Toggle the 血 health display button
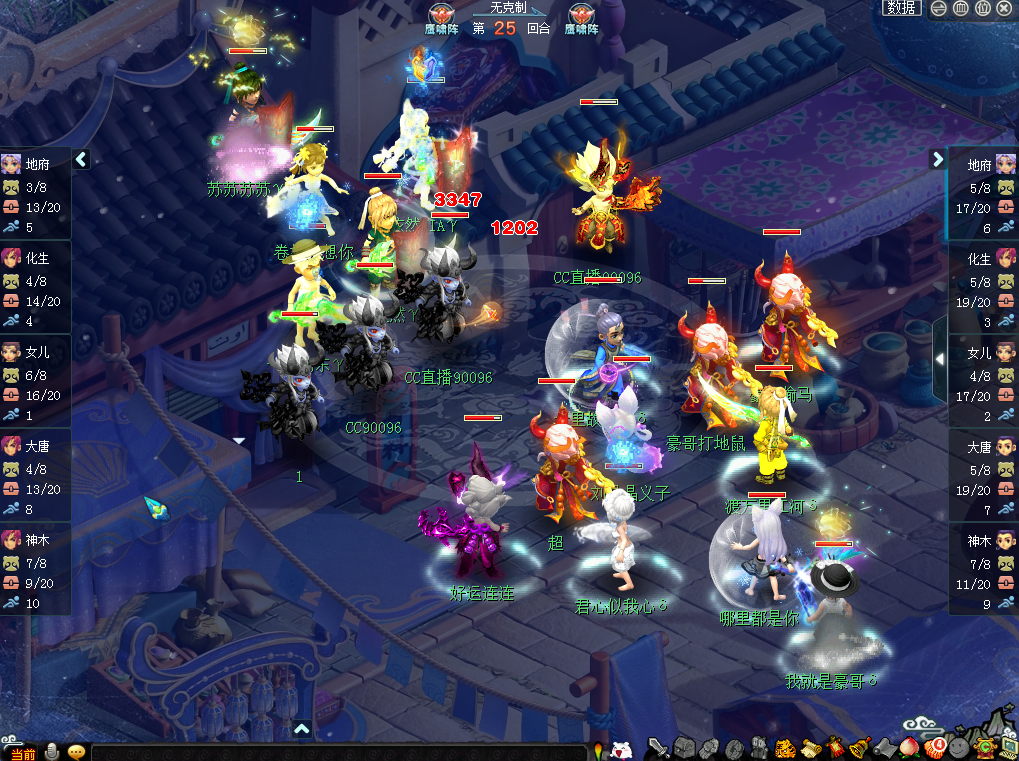 tap(960, 8)
